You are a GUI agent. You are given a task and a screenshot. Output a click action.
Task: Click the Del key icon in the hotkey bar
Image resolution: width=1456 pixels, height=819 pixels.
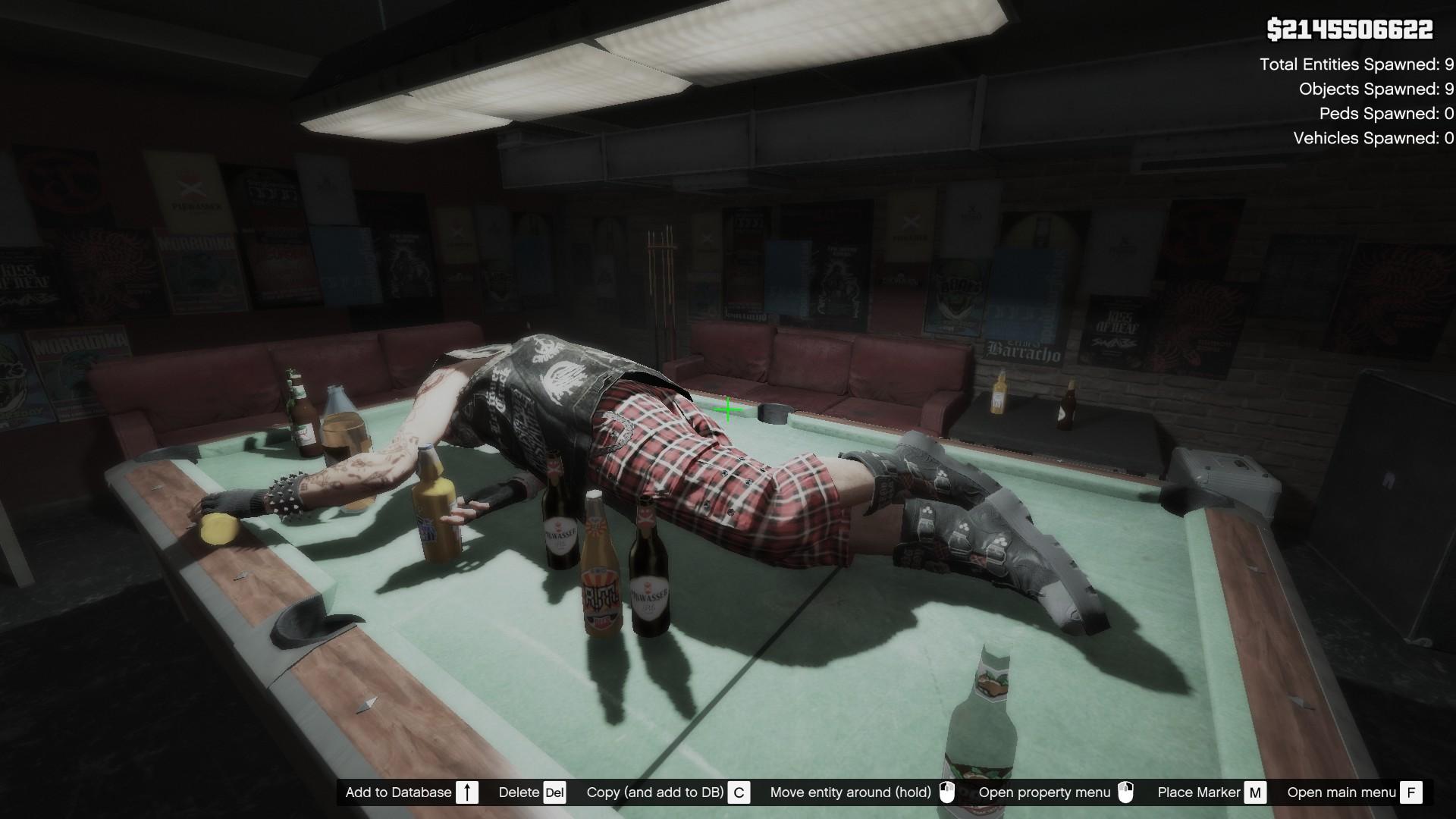[554, 792]
